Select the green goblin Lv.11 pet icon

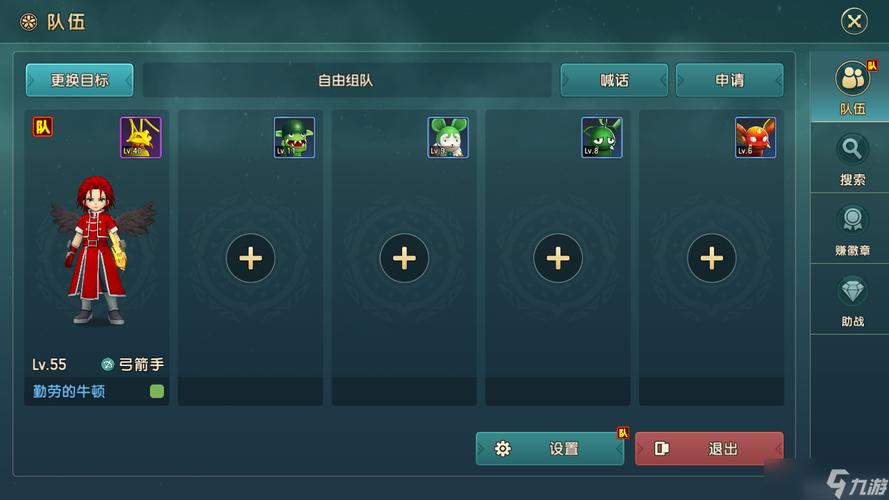pos(295,138)
